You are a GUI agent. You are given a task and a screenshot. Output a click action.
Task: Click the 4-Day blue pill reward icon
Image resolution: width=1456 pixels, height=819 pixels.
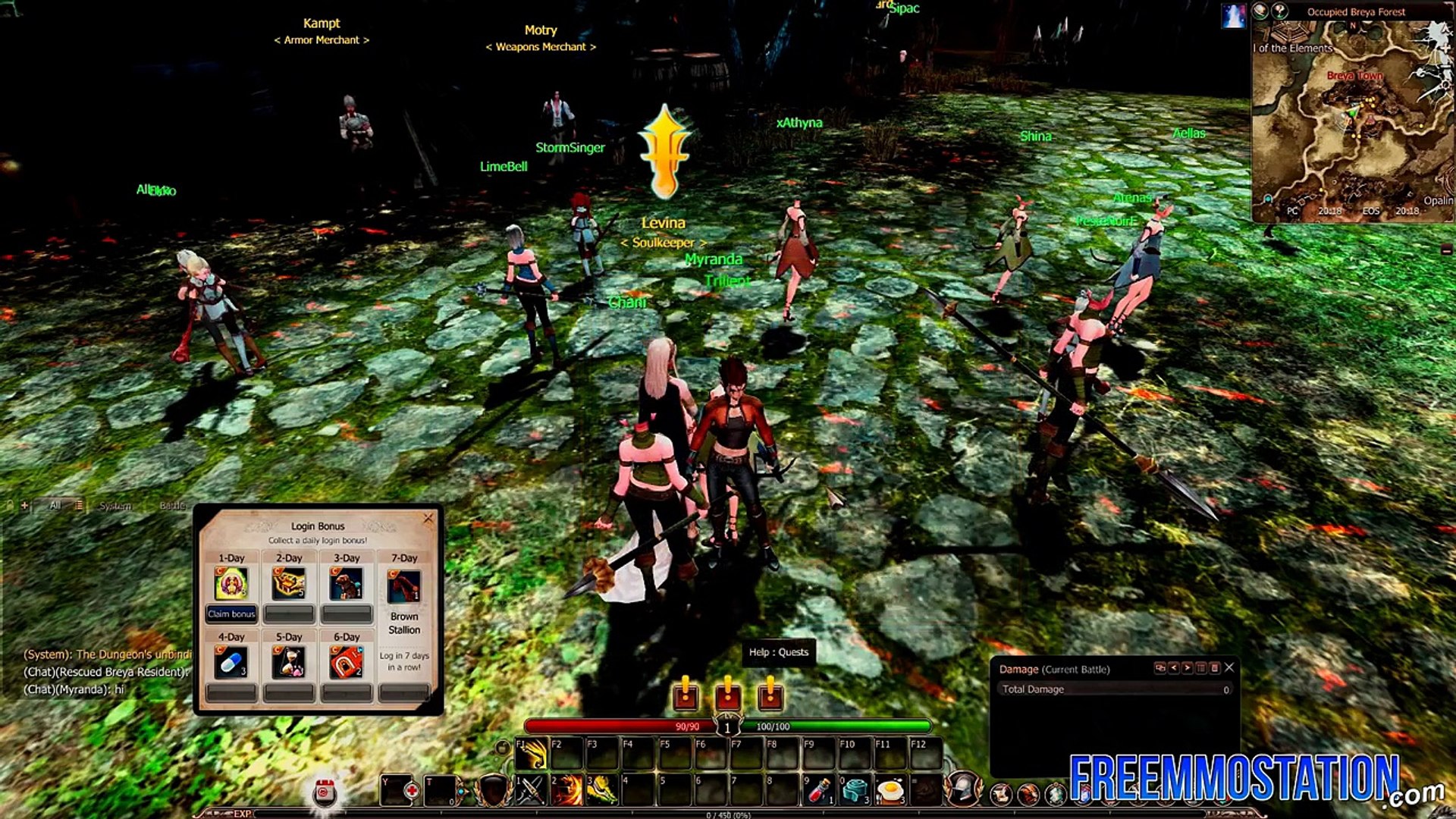tap(231, 663)
